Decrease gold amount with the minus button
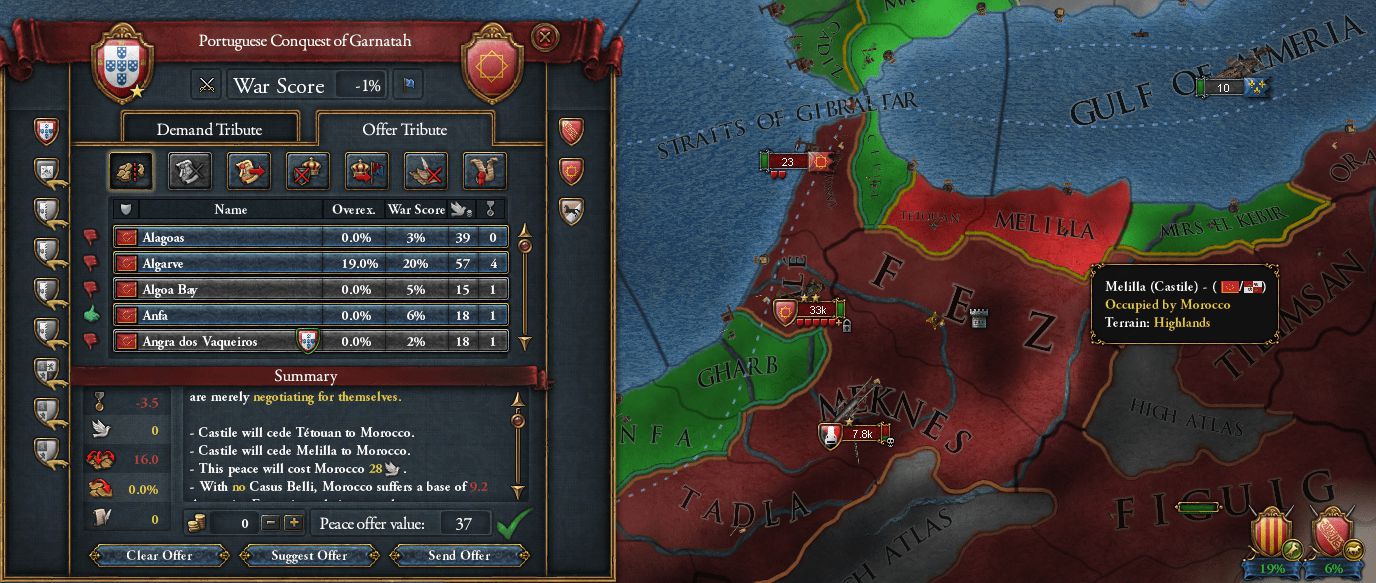The image size is (1376, 583). point(269,523)
